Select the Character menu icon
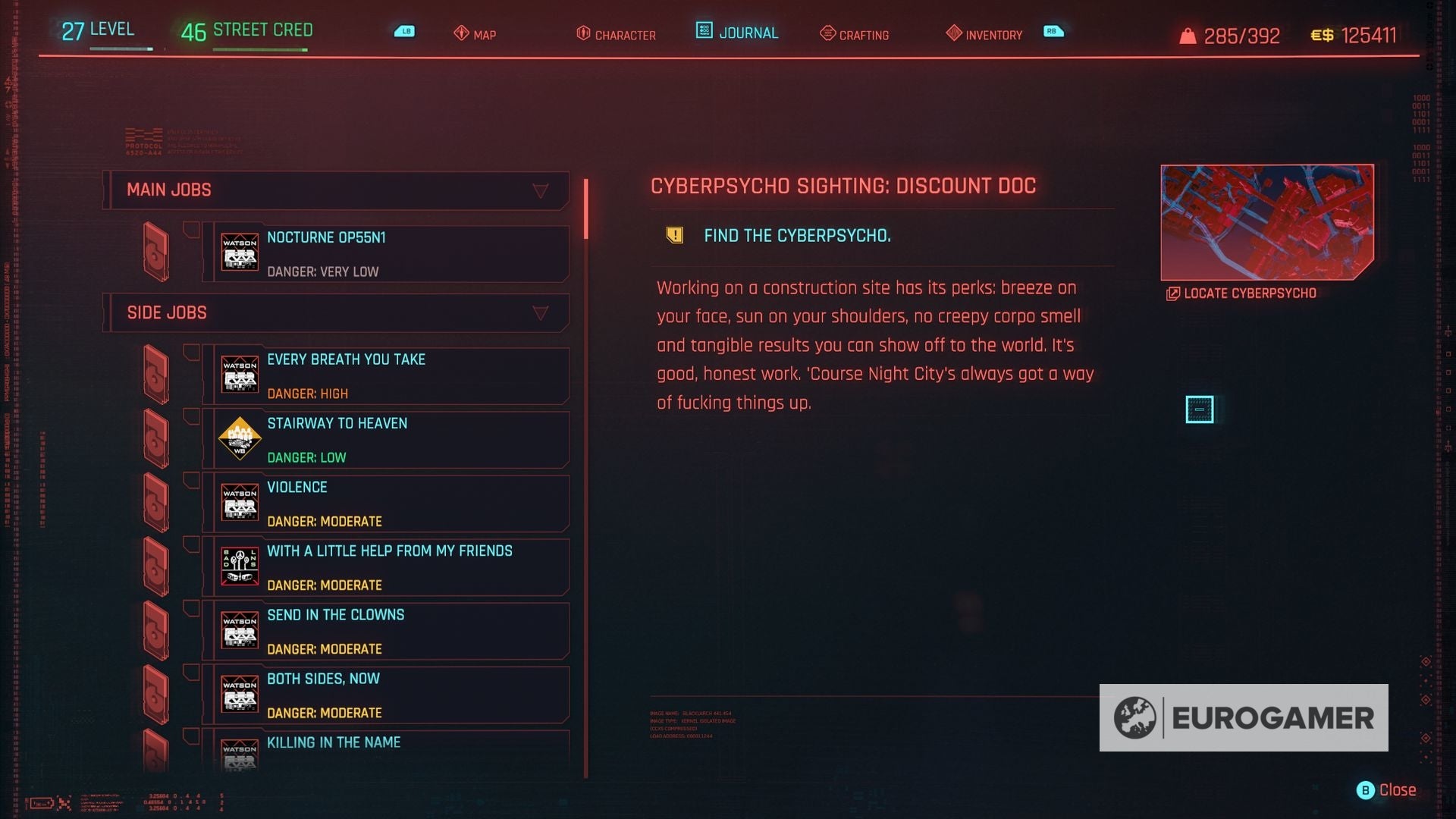1456x819 pixels. [x=584, y=33]
